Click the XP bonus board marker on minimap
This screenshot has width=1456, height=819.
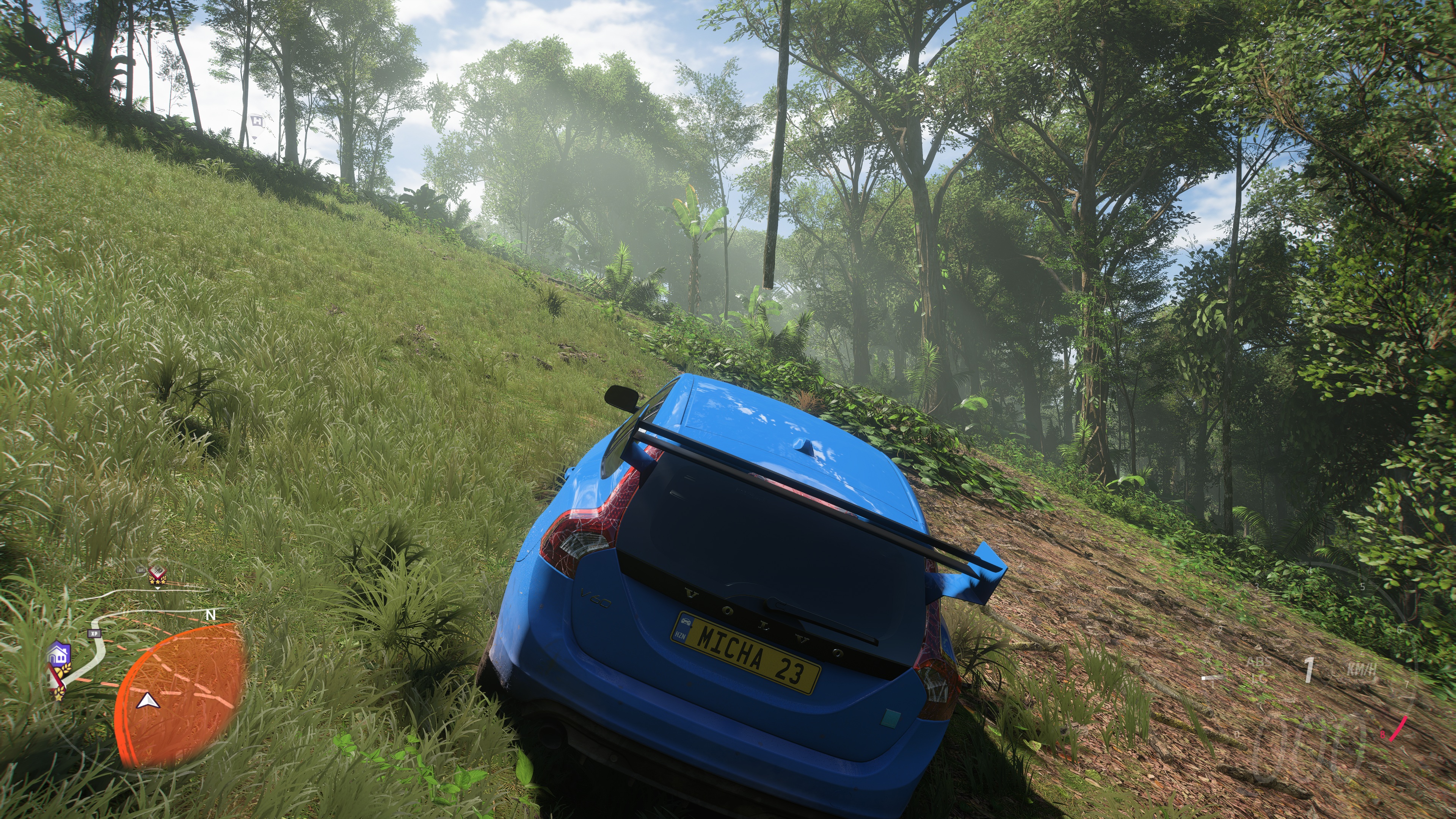(x=94, y=634)
